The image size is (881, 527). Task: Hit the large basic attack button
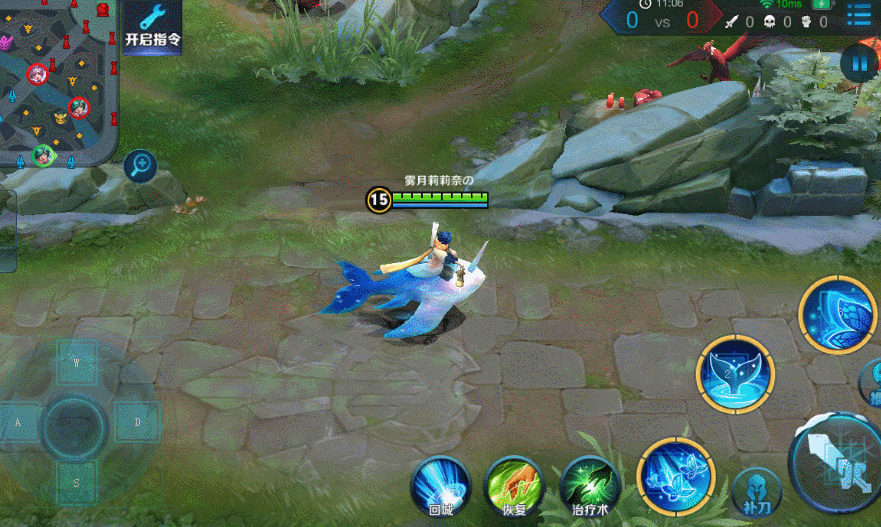(x=835, y=464)
